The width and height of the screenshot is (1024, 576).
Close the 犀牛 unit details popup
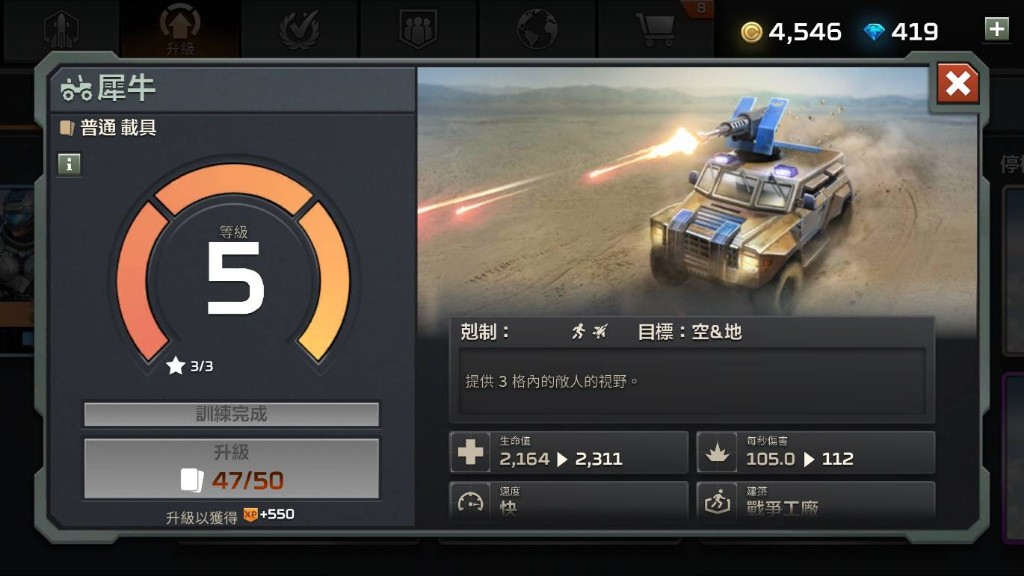(x=957, y=85)
